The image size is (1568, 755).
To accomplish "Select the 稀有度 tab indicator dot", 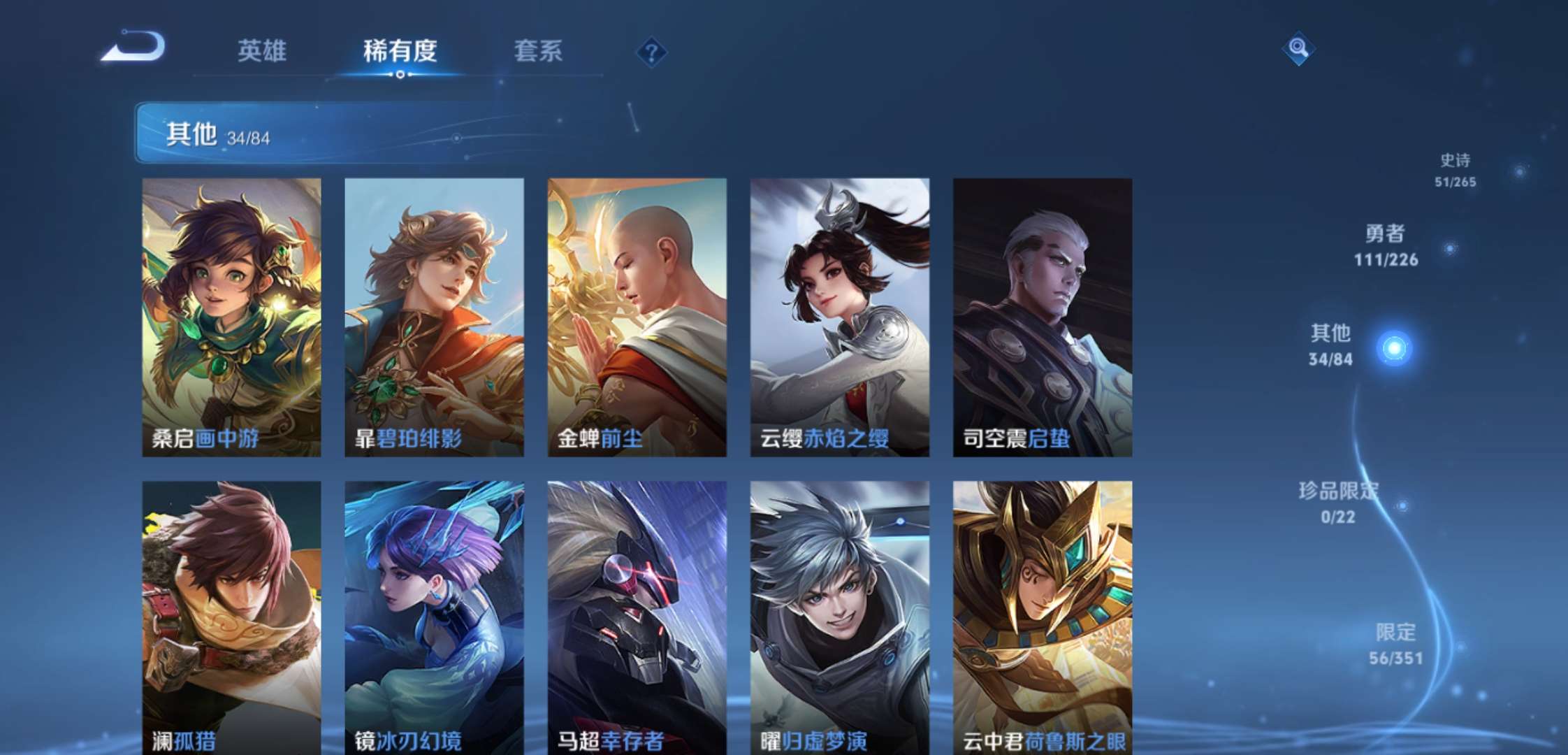I will (x=399, y=75).
